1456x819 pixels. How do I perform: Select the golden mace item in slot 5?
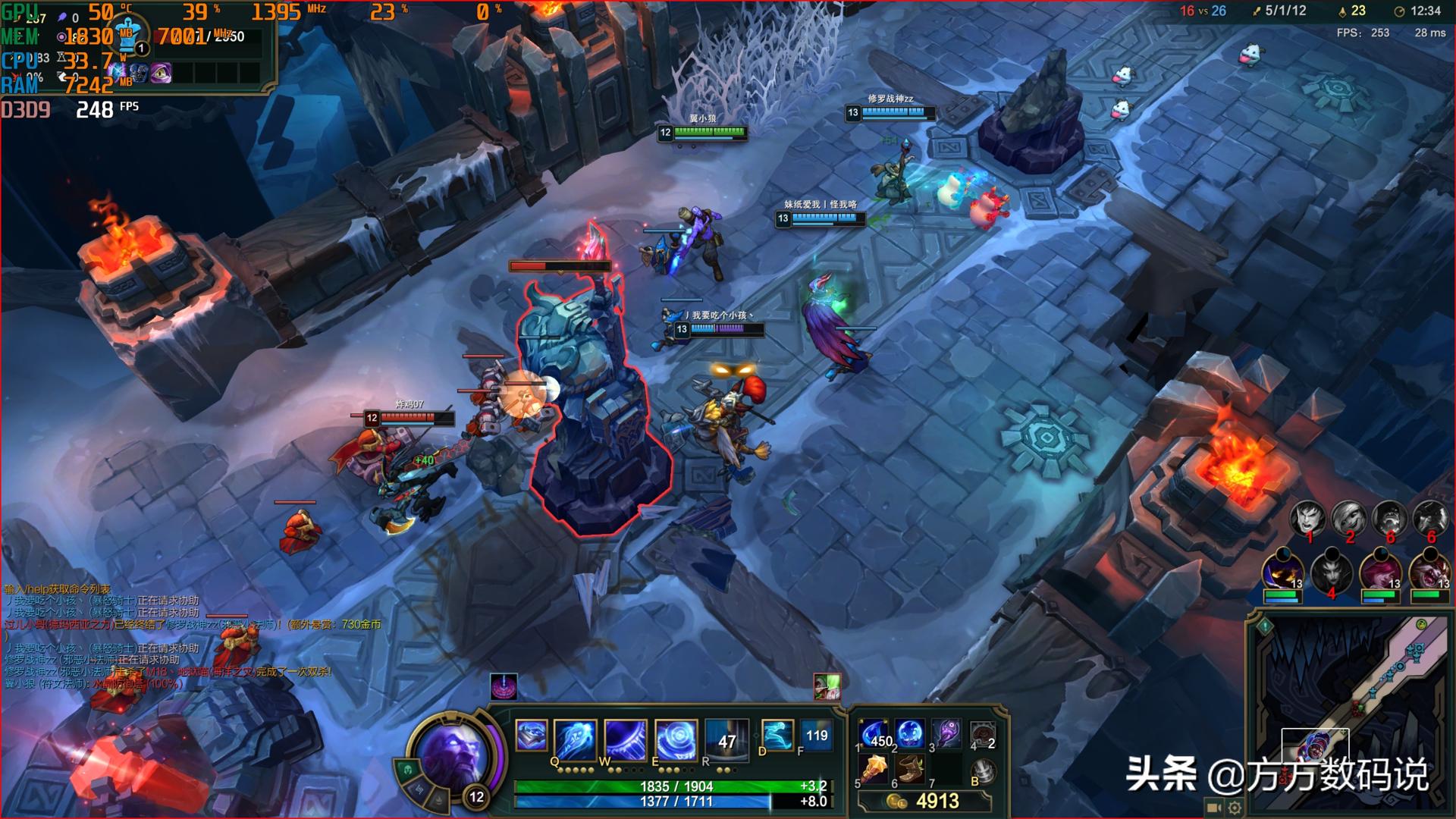874,770
